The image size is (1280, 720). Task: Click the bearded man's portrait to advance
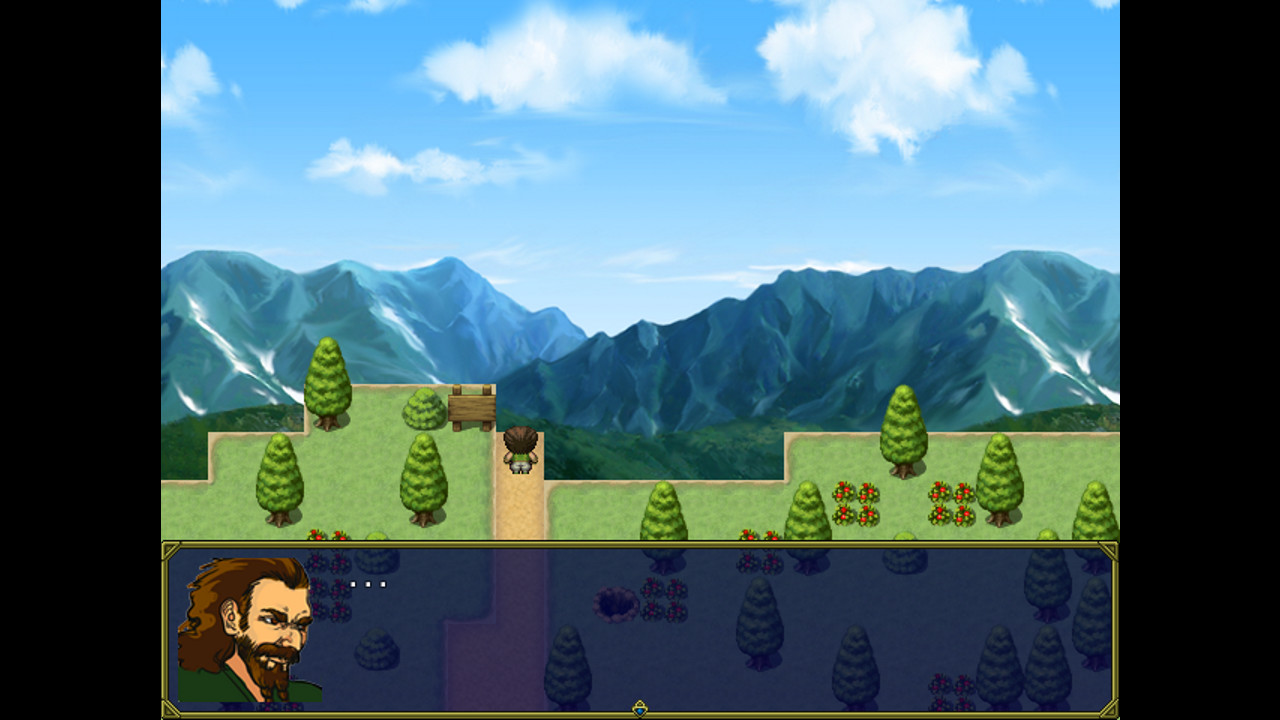tap(250, 630)
